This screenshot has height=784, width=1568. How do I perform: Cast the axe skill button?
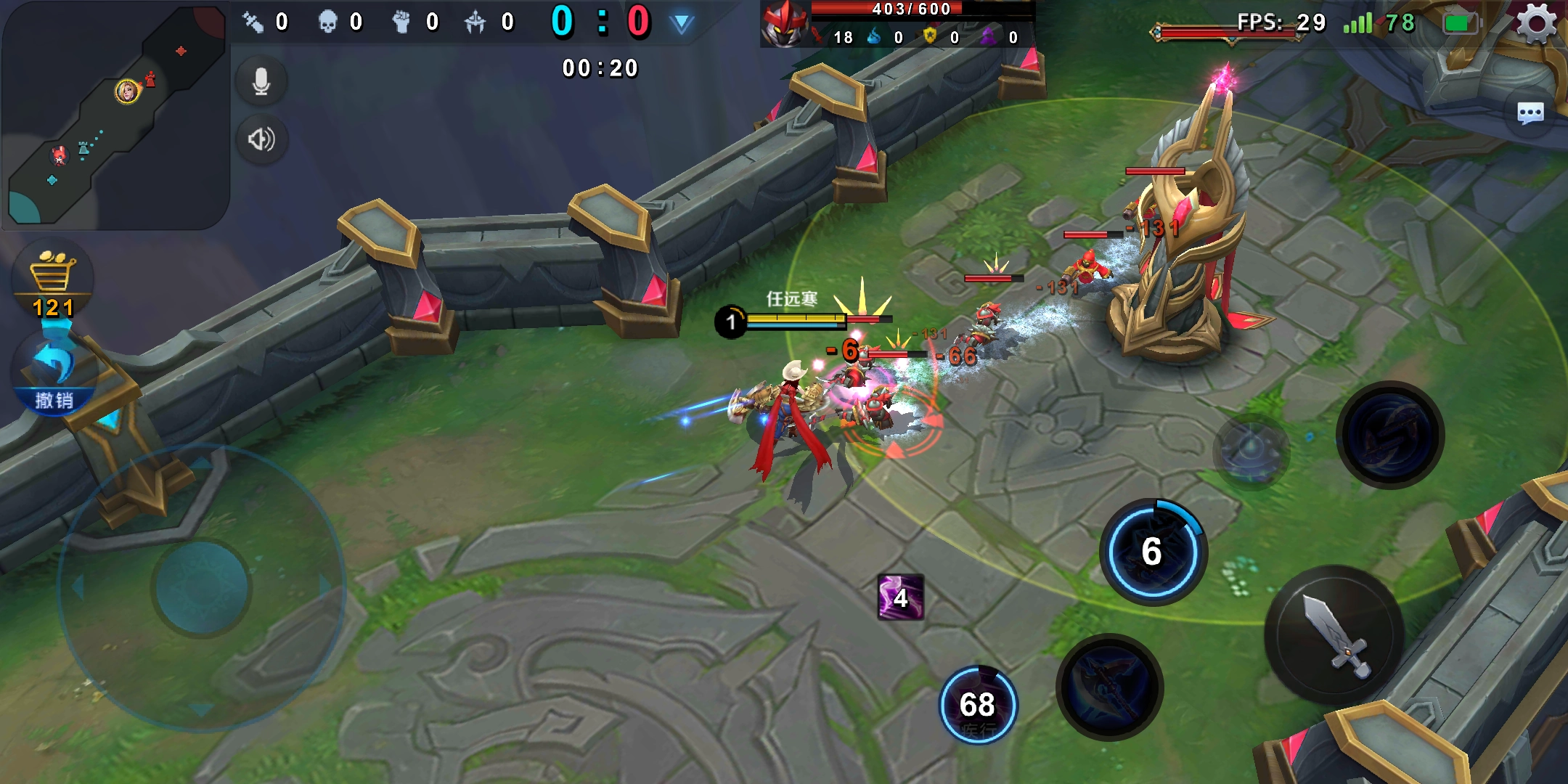click(x=1109, y=687)
